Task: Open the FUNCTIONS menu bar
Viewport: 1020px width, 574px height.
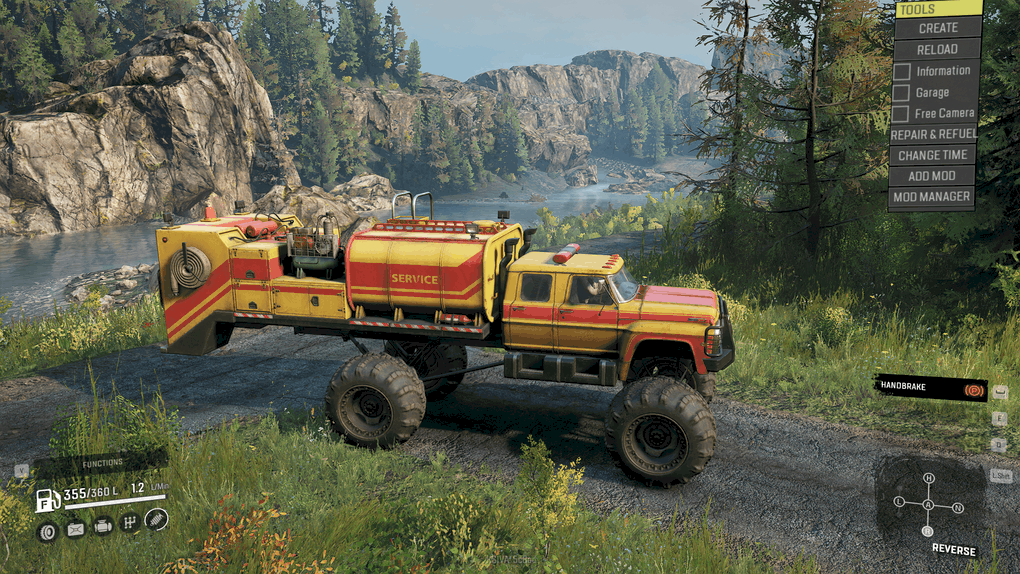Action: click(101, 464)
